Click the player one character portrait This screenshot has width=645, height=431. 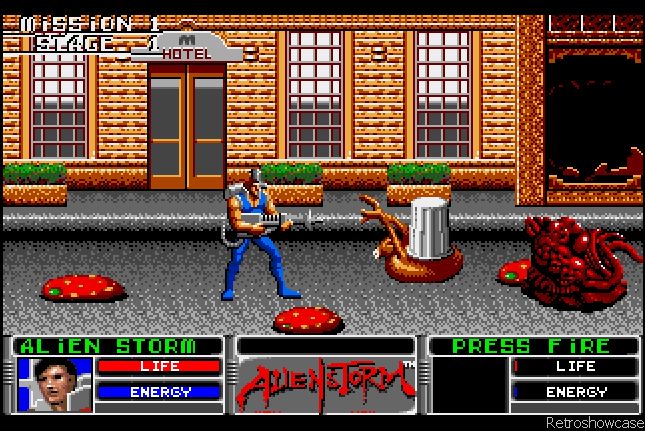click(x=53, y=384)
